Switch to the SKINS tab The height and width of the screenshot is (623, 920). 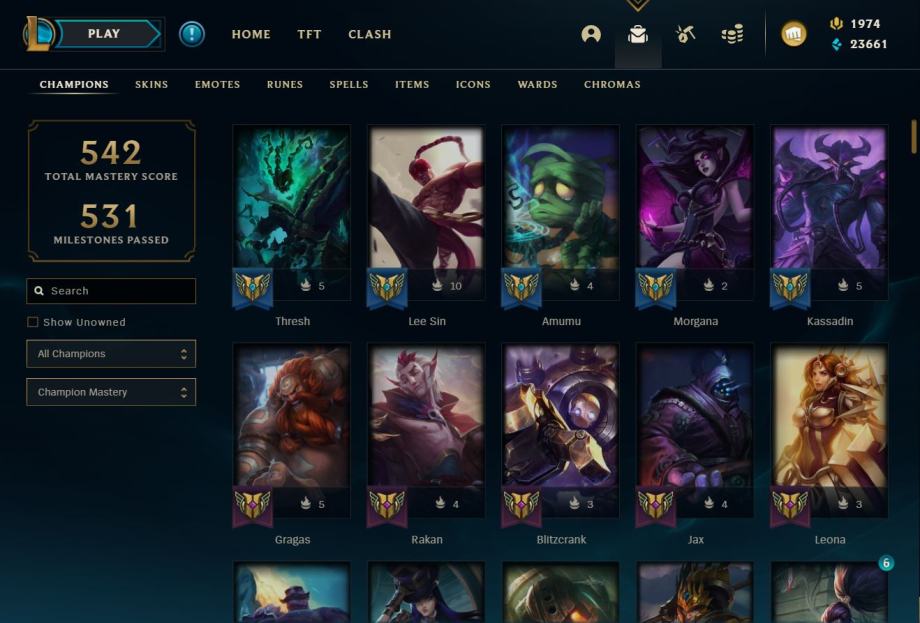point(152,84)
